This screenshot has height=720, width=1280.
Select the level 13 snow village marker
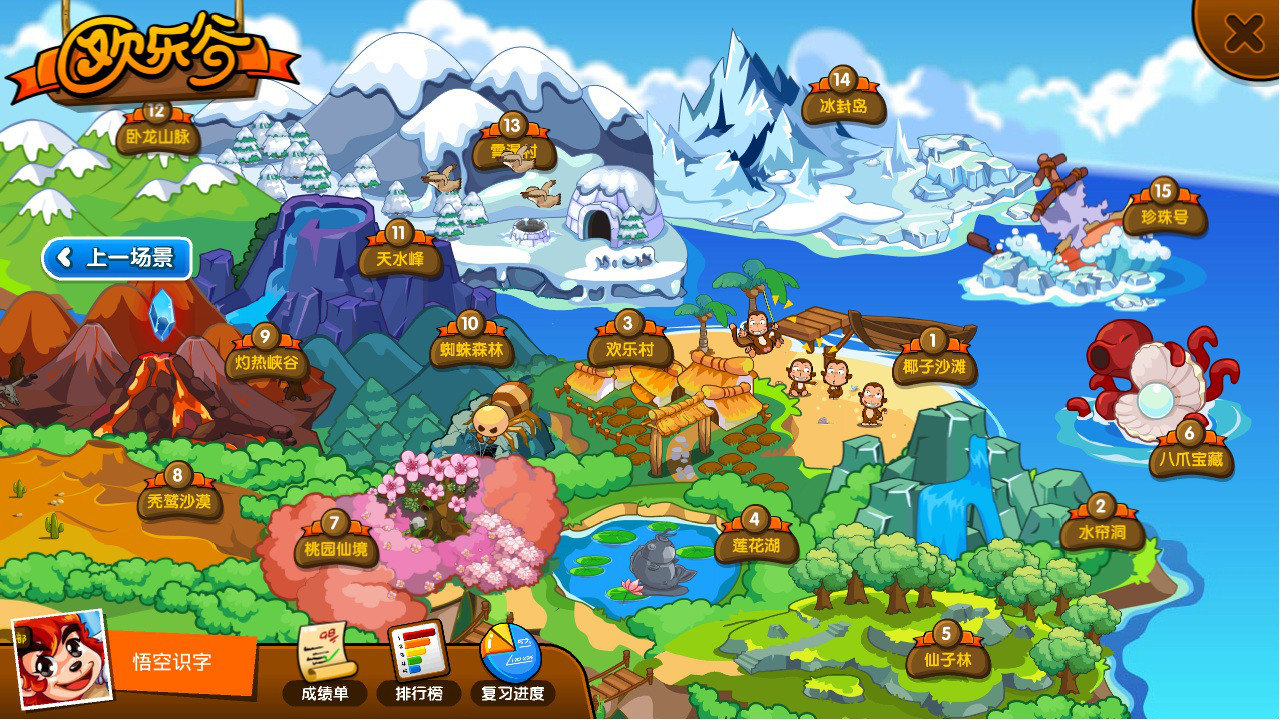(513, 146)
